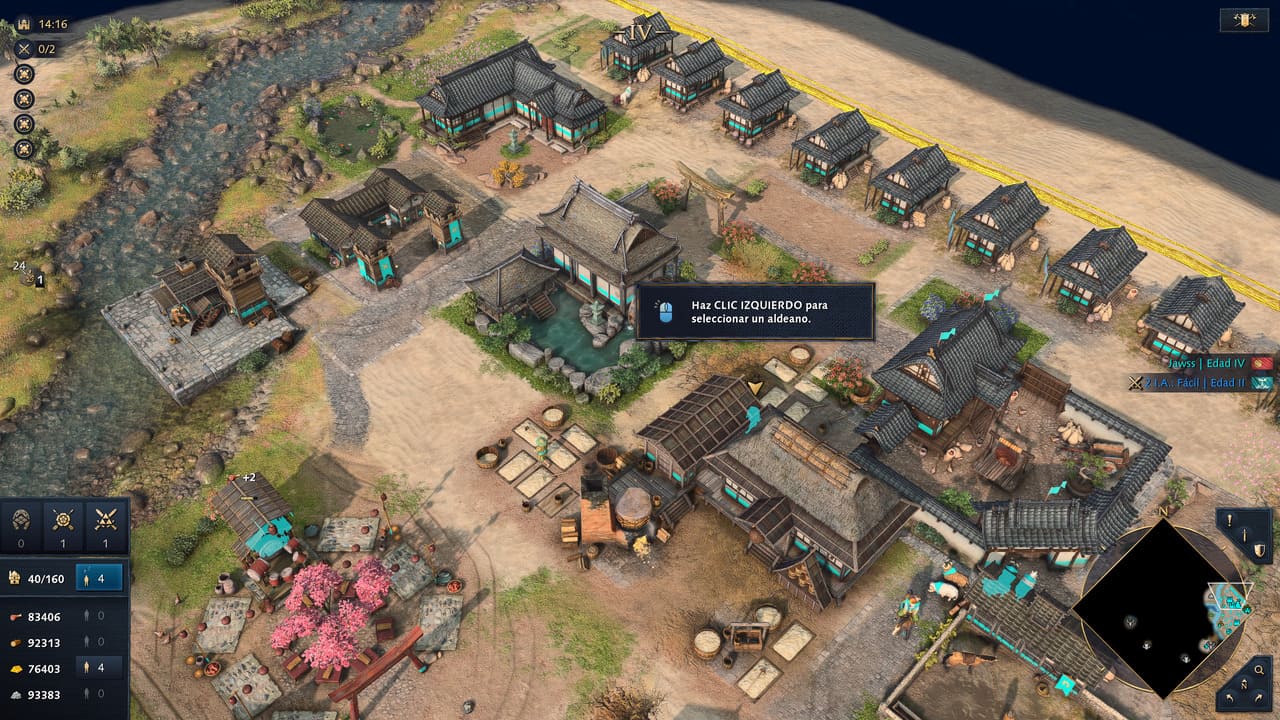The image size is (1280, 720).
Task: Open the game menu button in top-right corner
Action: 1244,19
